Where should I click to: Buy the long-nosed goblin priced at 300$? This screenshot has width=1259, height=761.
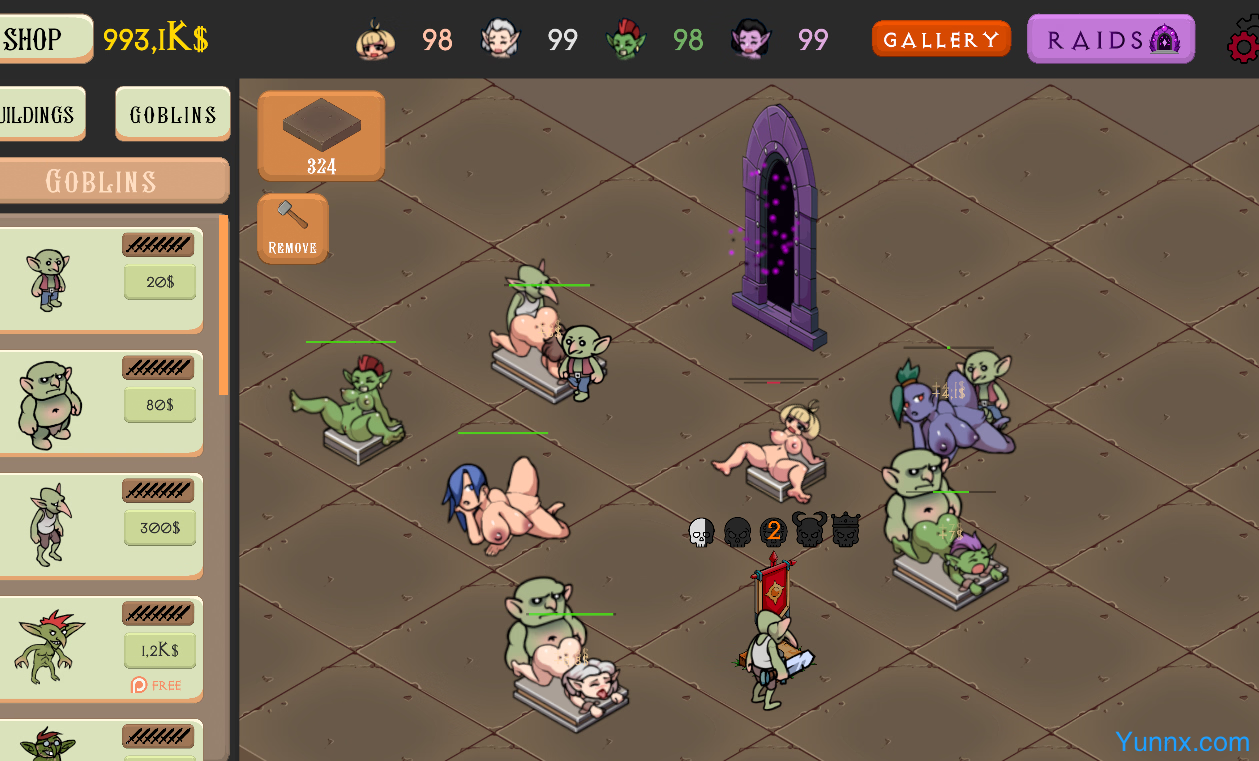159,528
